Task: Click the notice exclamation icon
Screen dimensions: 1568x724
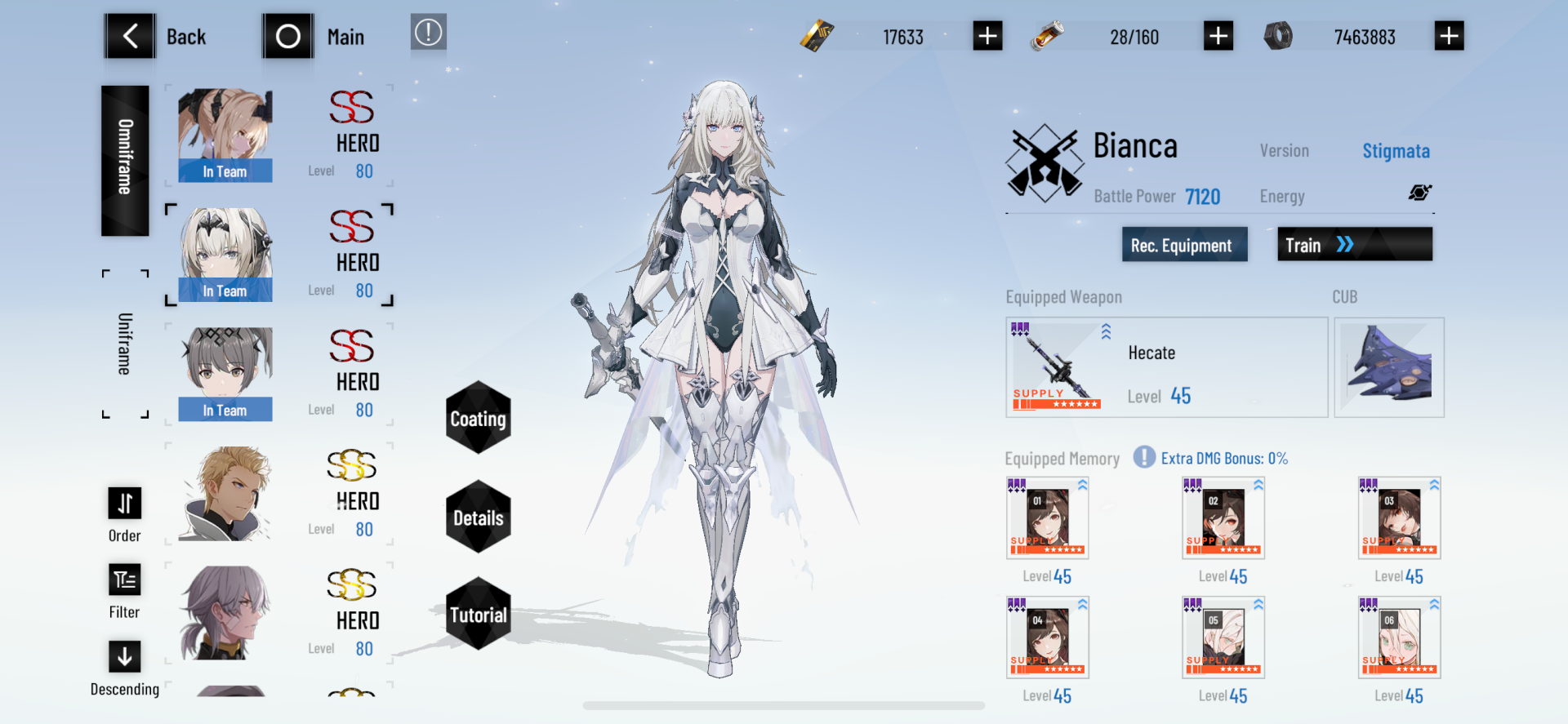Action: click(428, 33)
